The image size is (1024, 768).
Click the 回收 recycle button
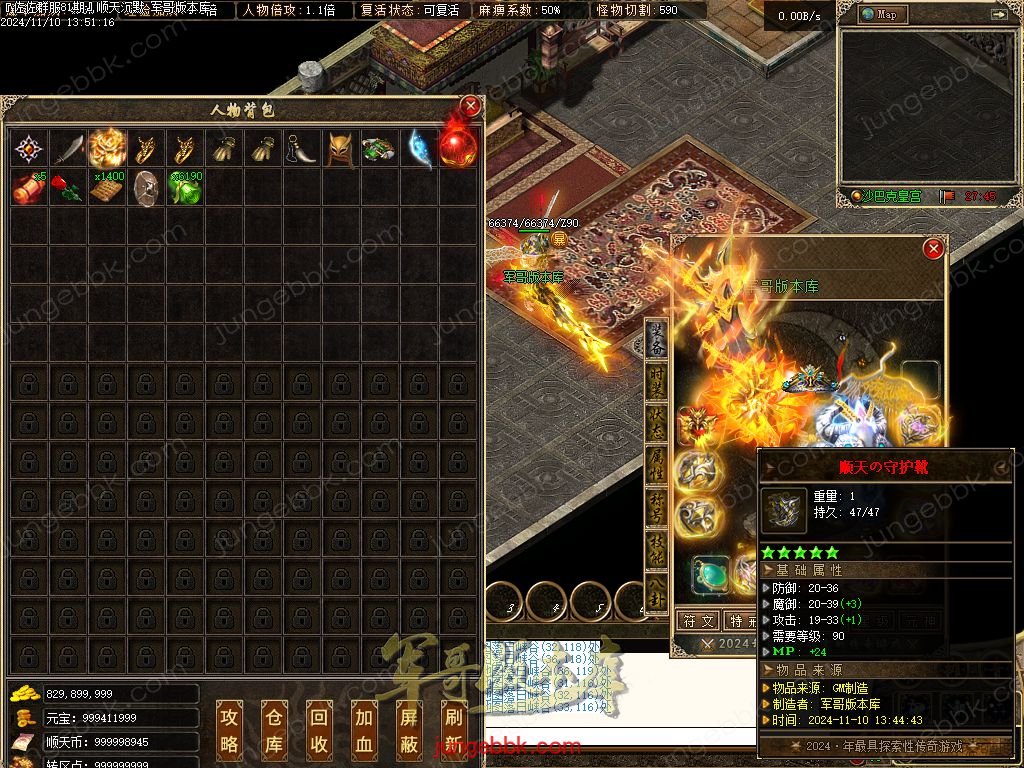[x=318, y=729]
